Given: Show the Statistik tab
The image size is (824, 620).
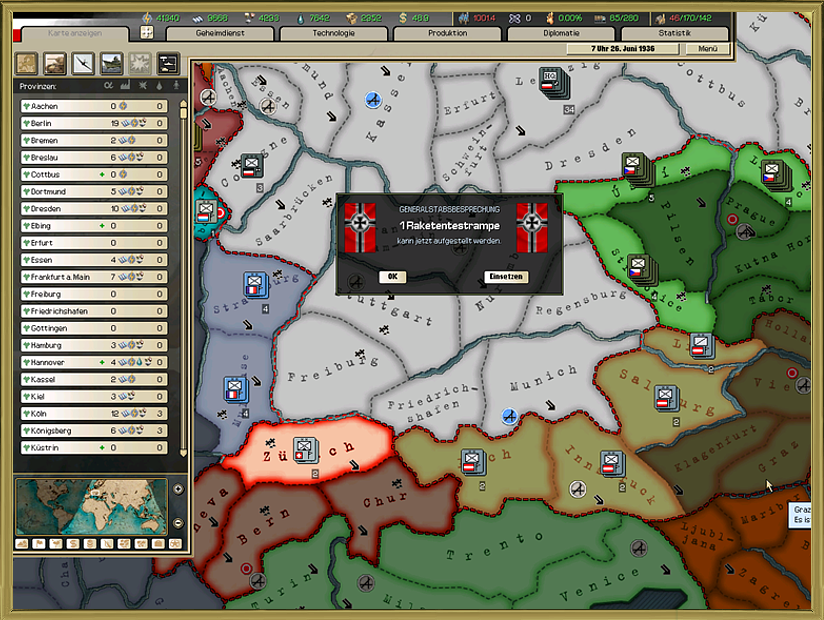Looking at the screenshot, I should 675,33.
